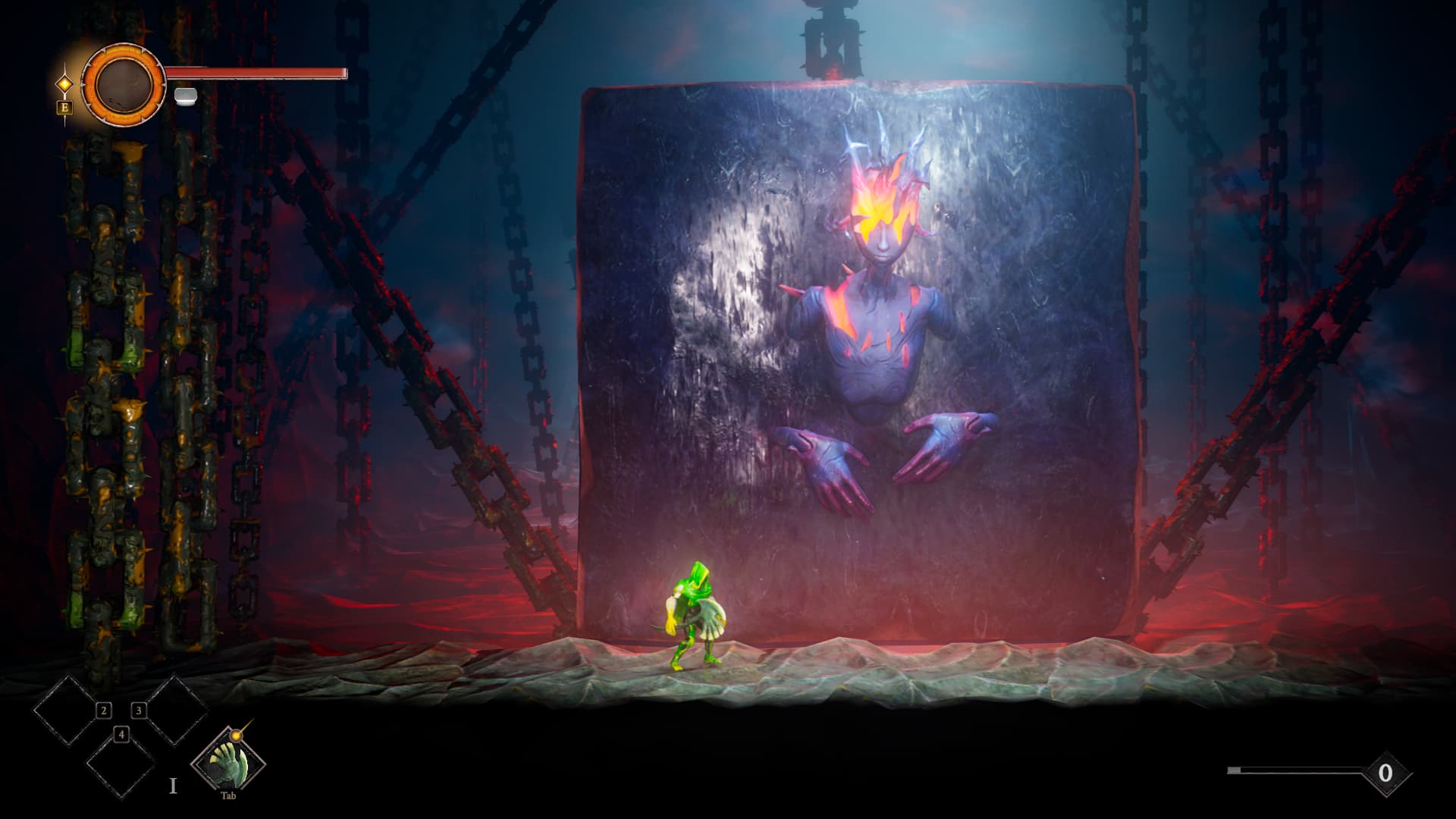Select the green hand ability icon

(227, 761)
